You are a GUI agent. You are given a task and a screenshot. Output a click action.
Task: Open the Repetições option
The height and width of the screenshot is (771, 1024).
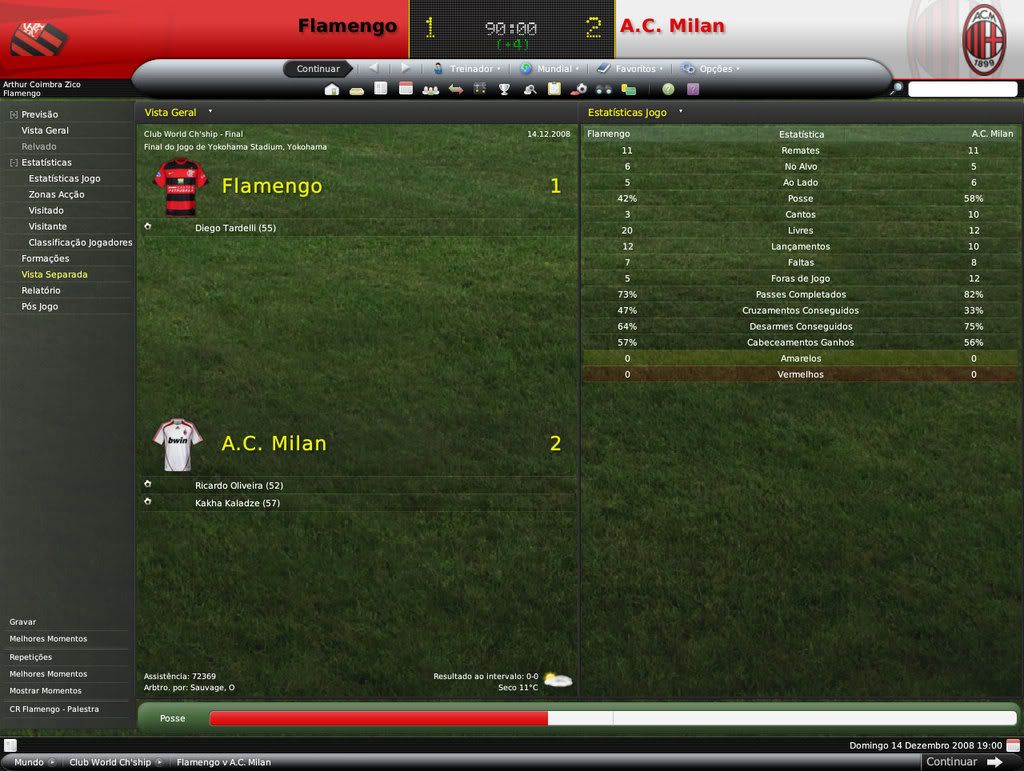[x=31, y=657]
